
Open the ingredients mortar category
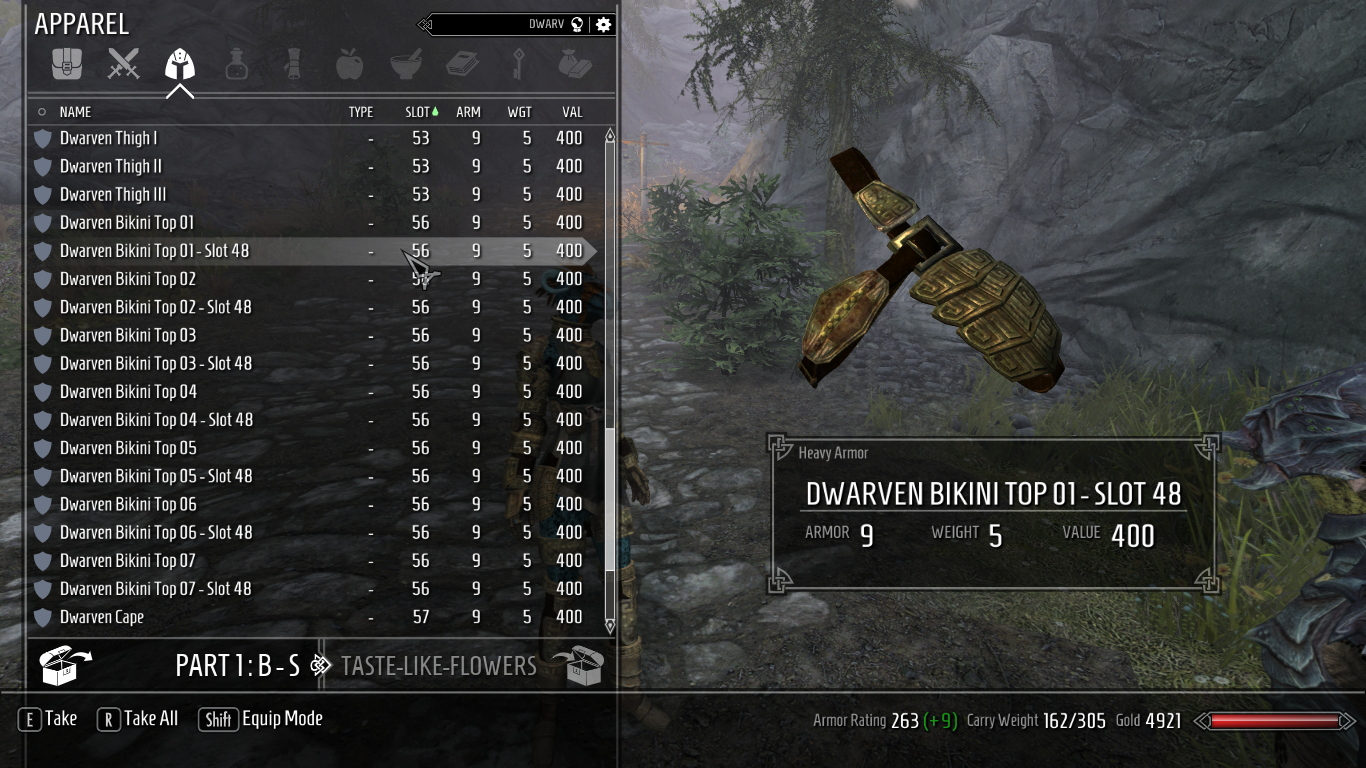click(405, 65)
